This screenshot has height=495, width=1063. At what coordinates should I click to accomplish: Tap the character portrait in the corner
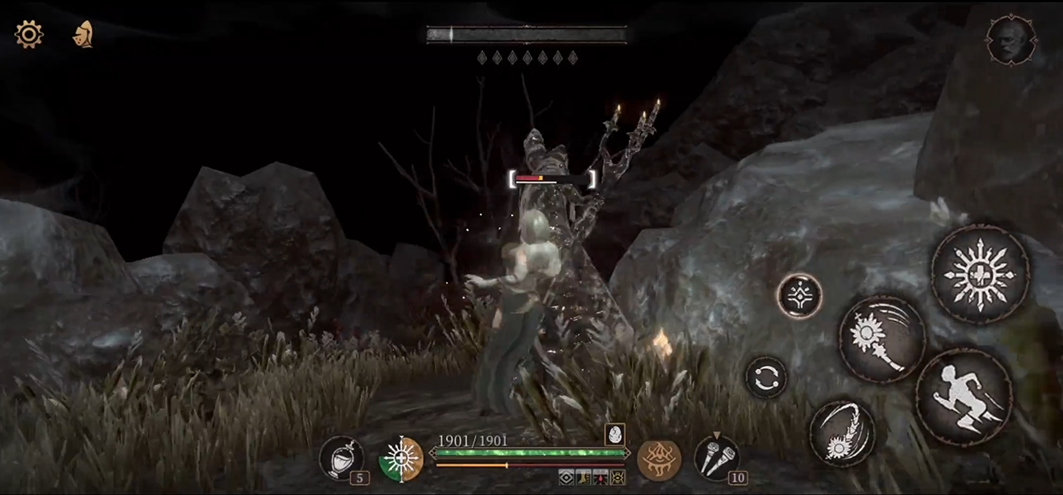pos(1009,40)
